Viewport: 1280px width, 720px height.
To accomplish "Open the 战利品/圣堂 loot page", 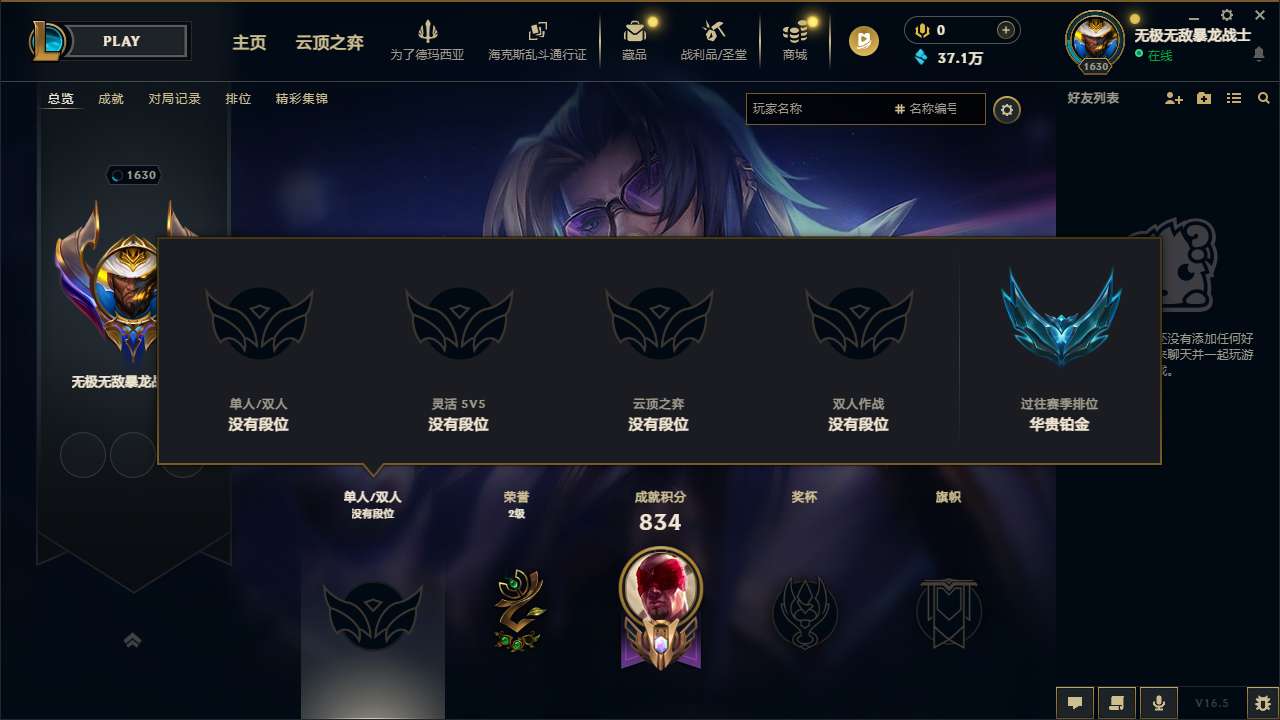I will 715,40.
